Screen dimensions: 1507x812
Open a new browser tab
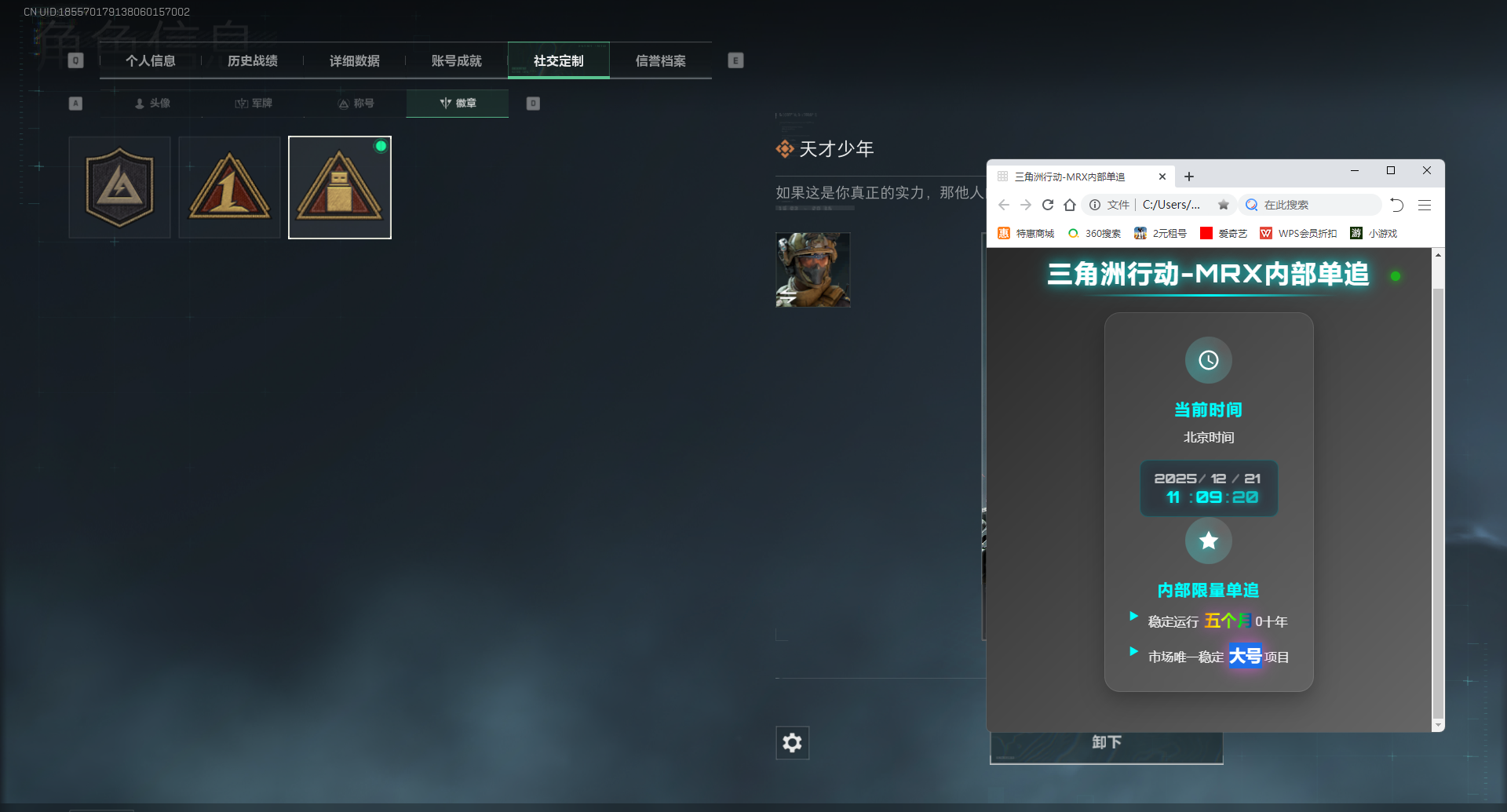(1188, 176)
